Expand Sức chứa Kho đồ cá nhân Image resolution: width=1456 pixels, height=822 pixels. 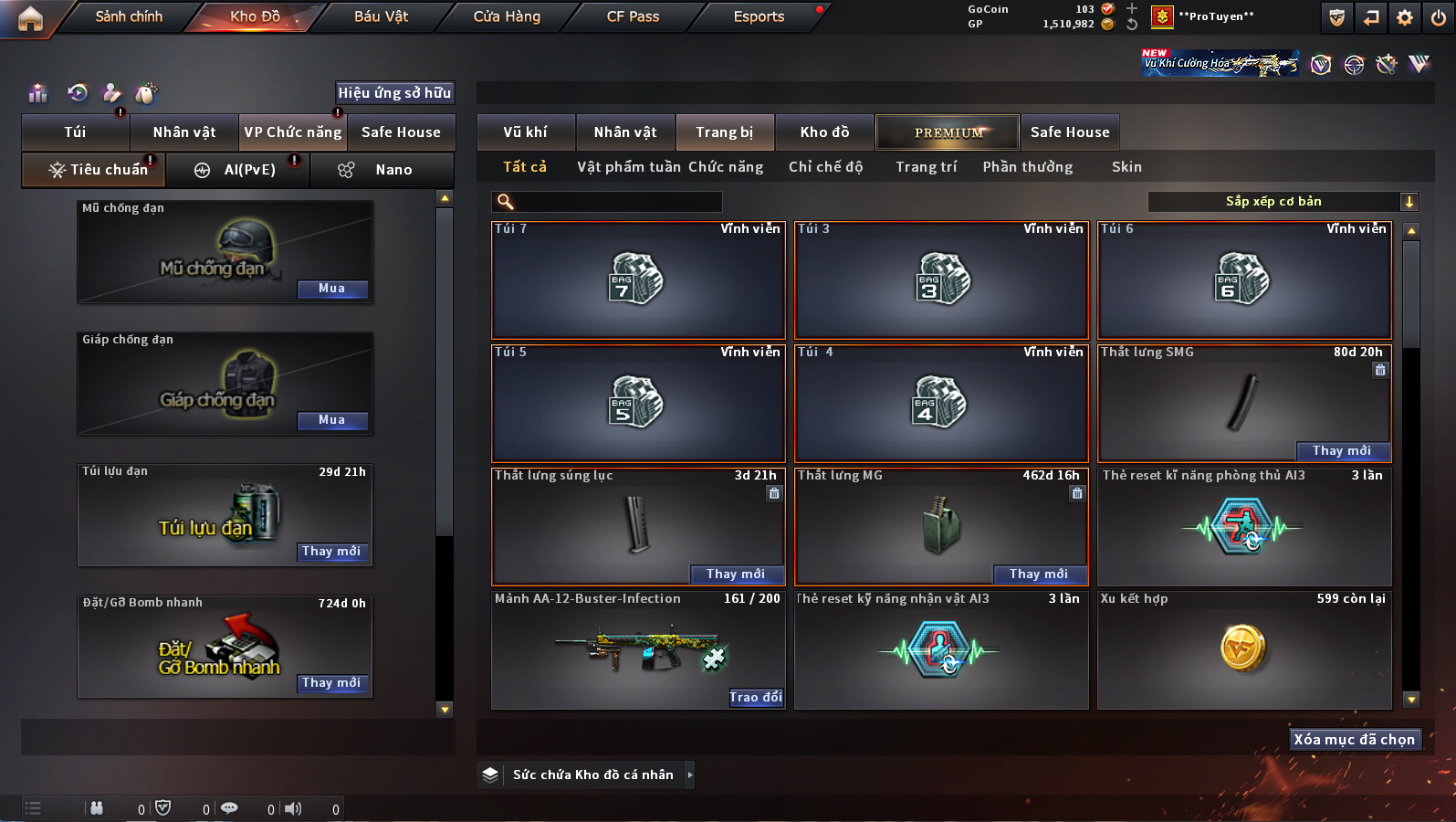coord(690,775)
